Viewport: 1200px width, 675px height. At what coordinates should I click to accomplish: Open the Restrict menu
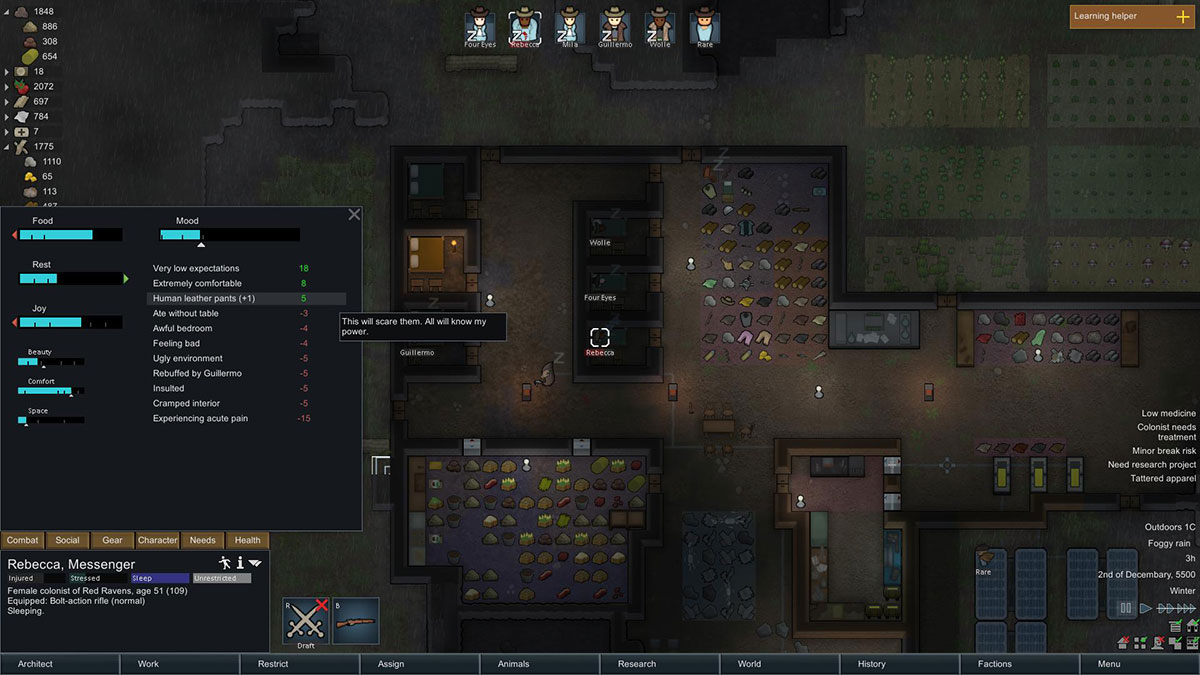pyautogui.click(x=273, y=664)
